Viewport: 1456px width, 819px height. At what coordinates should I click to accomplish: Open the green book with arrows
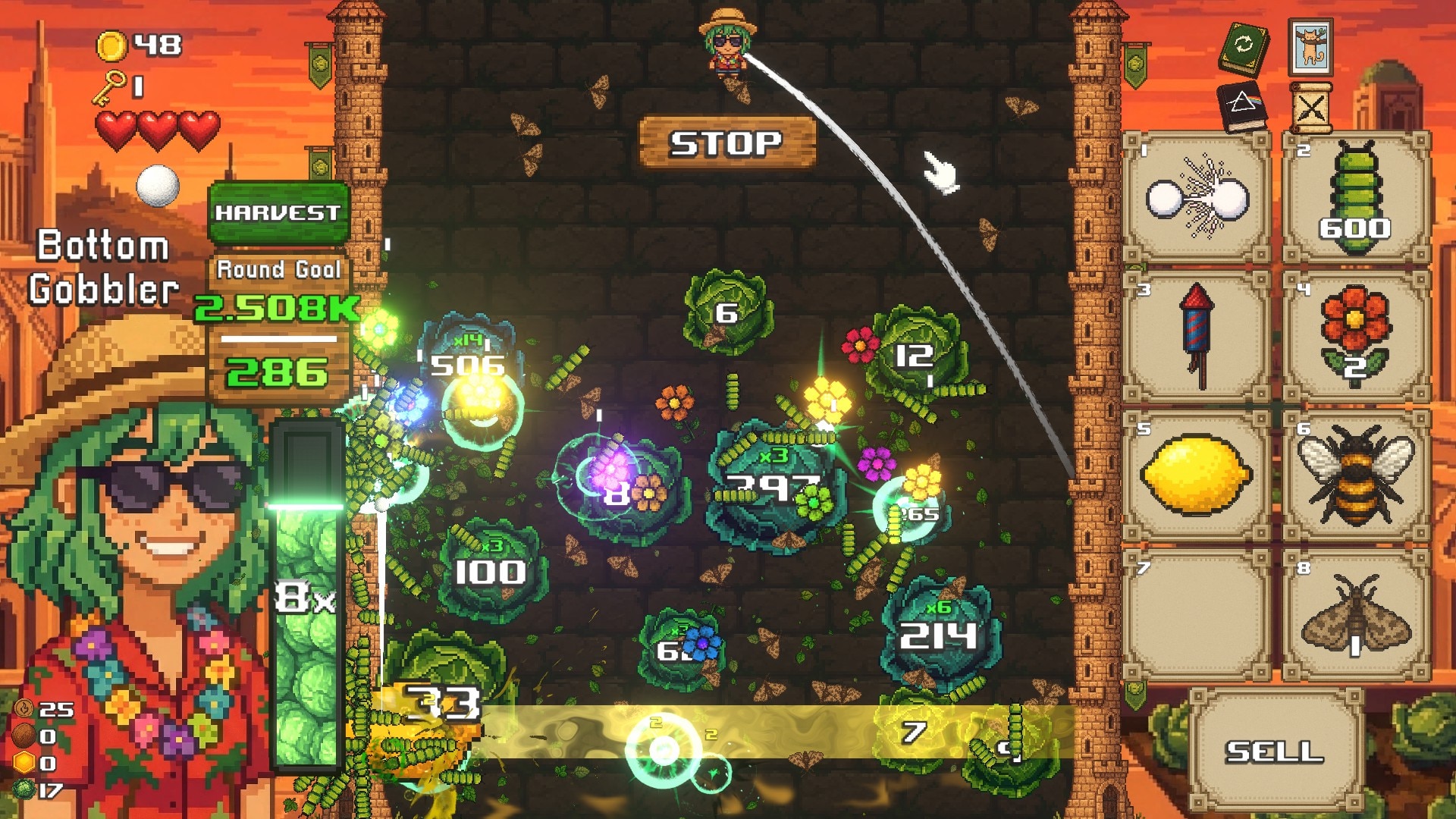(1244, 47)
